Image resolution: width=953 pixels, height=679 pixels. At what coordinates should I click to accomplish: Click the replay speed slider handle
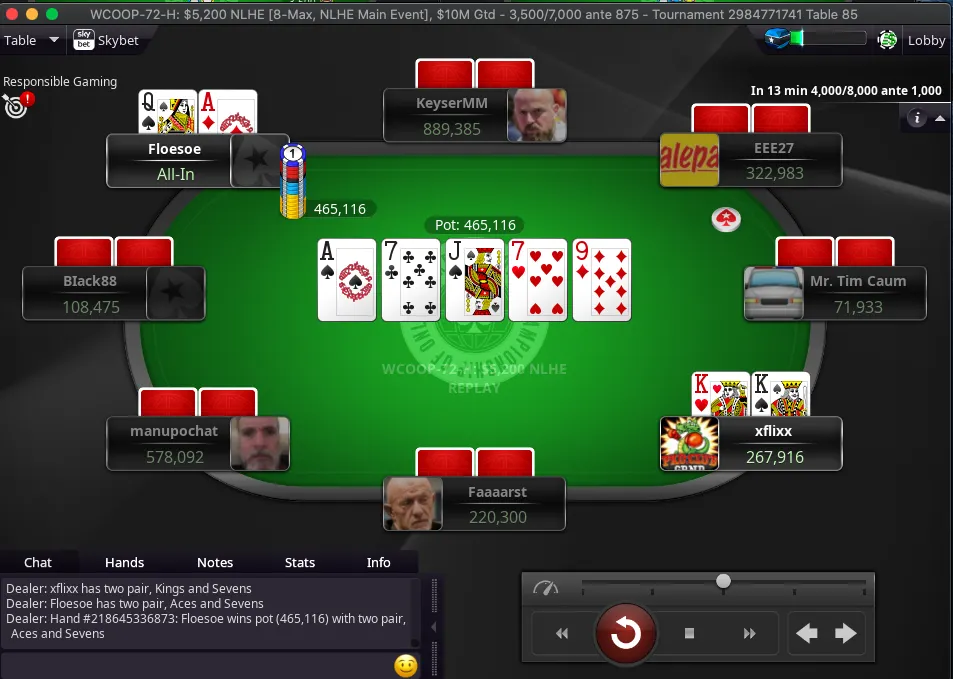(x=723, y=581)
